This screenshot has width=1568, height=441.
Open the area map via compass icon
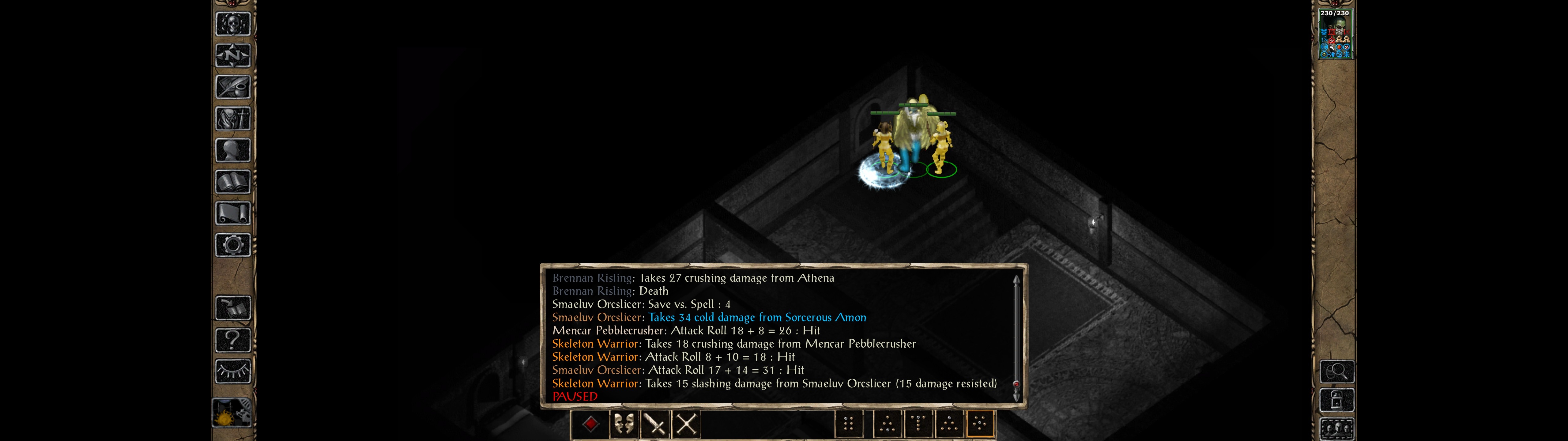click(233, 55)
